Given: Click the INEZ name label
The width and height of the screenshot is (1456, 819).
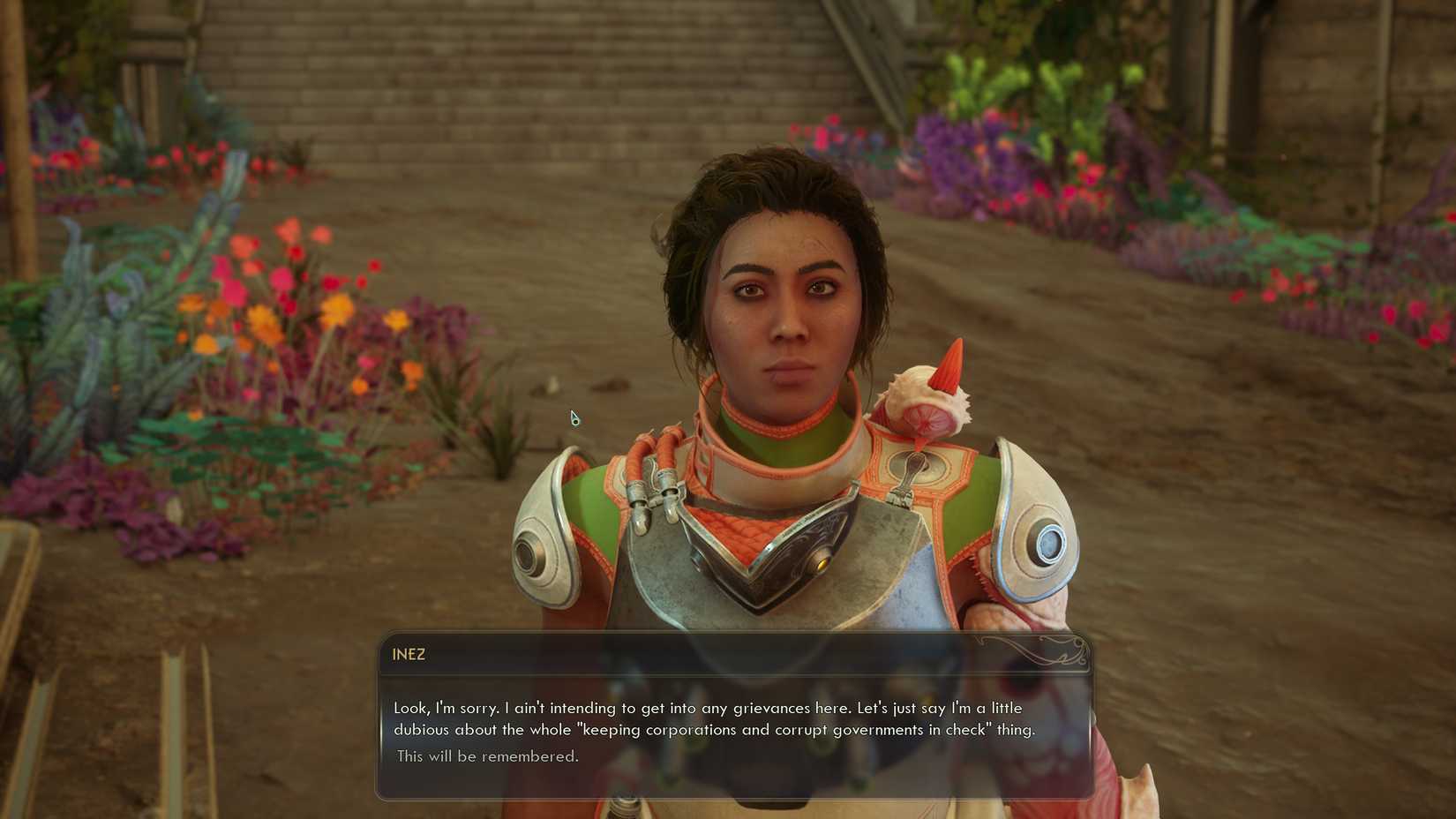Looking at the screenshot, I should tap(408, 655).
